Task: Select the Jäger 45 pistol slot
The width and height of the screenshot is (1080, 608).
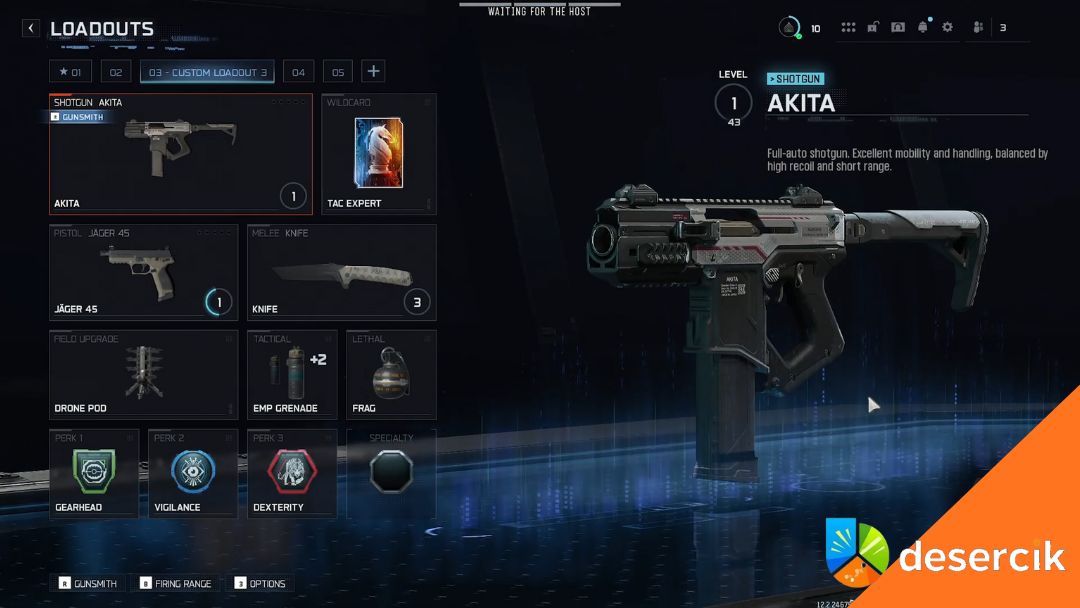Action: pos(143,272)
